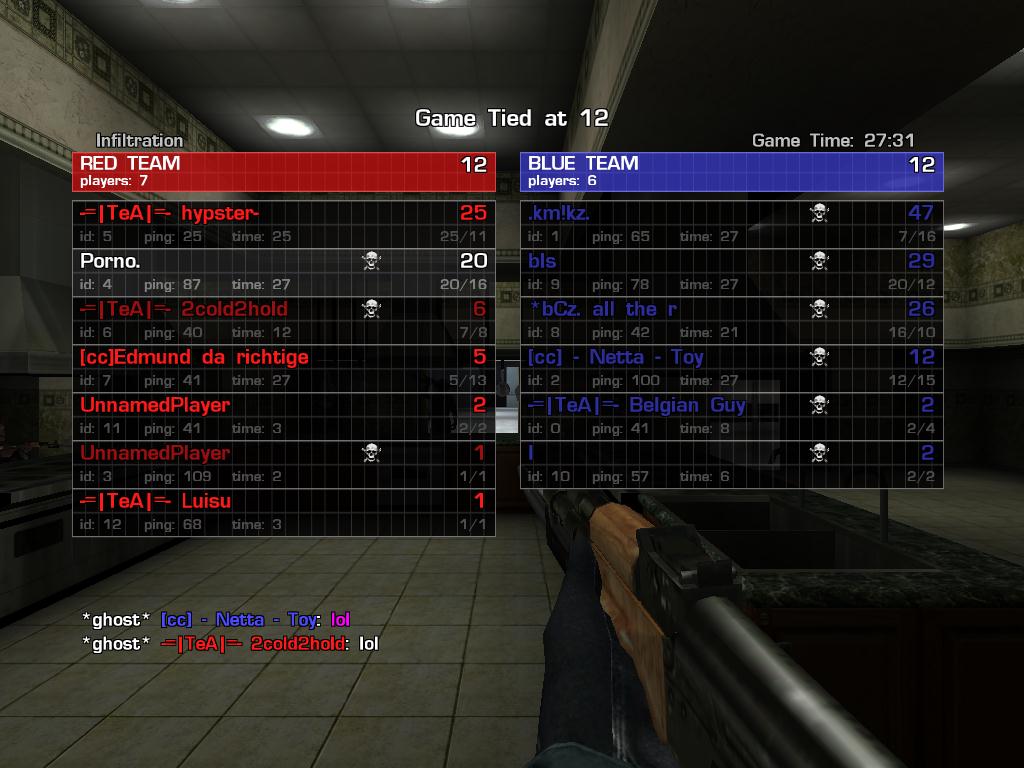Select 2cold2hold's ghost chat message

tap(230, 644)
